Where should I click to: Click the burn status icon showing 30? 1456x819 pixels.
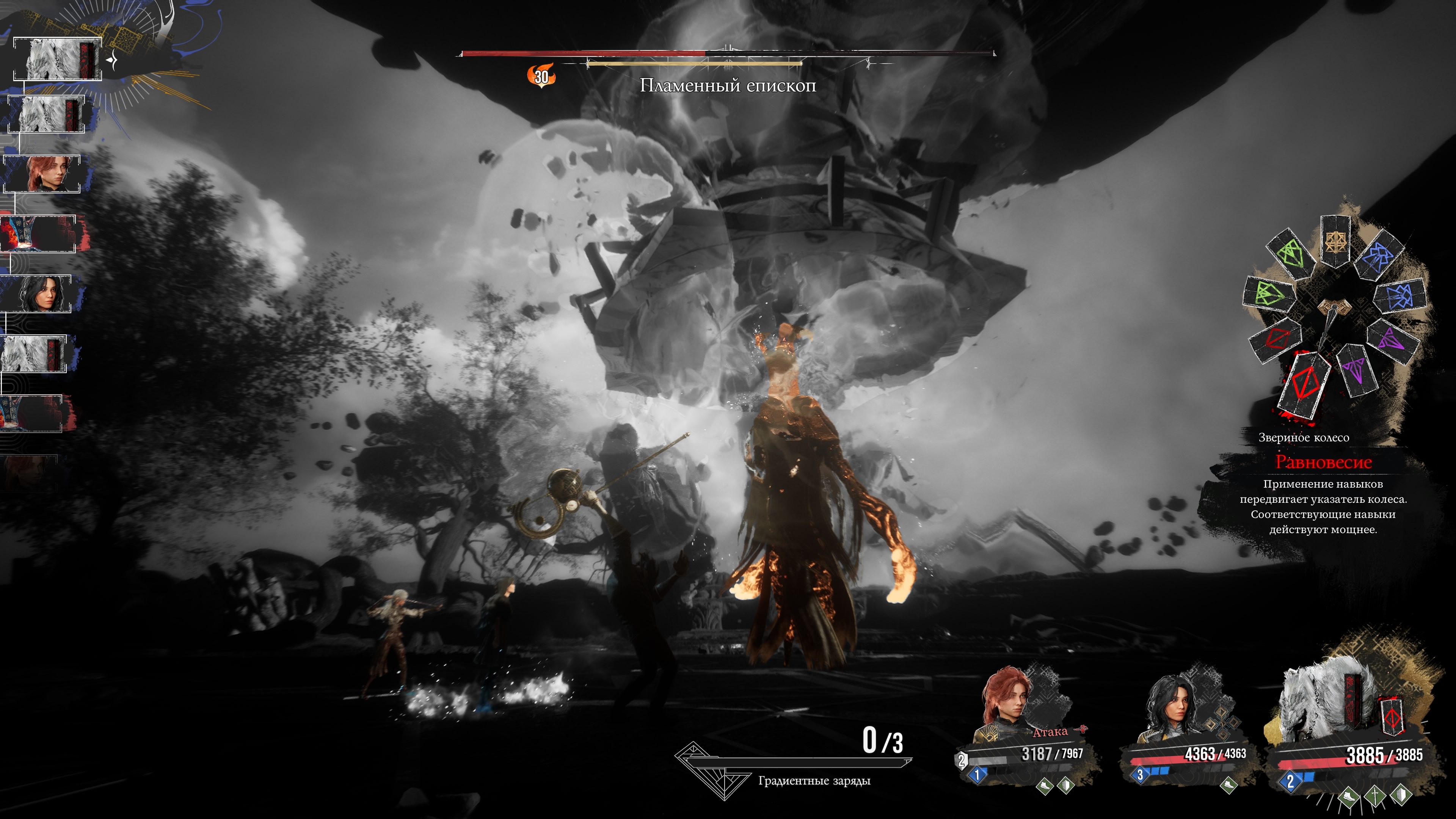(x=541, y=76)
